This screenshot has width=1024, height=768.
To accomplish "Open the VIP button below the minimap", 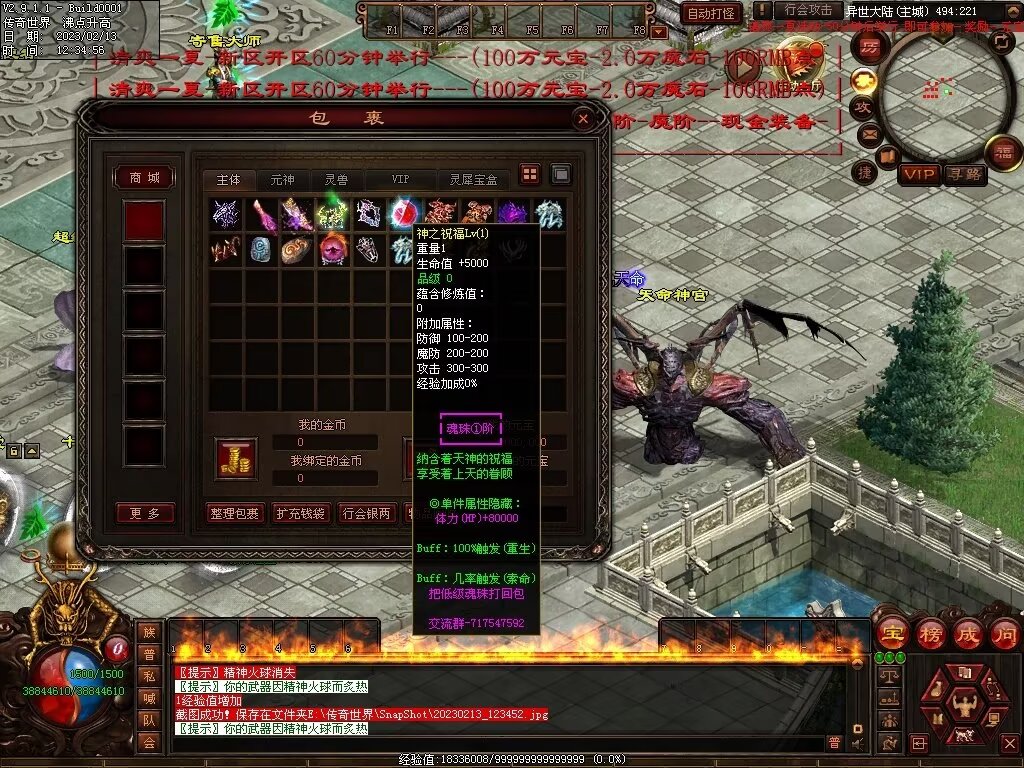I will tap(918, 174).
